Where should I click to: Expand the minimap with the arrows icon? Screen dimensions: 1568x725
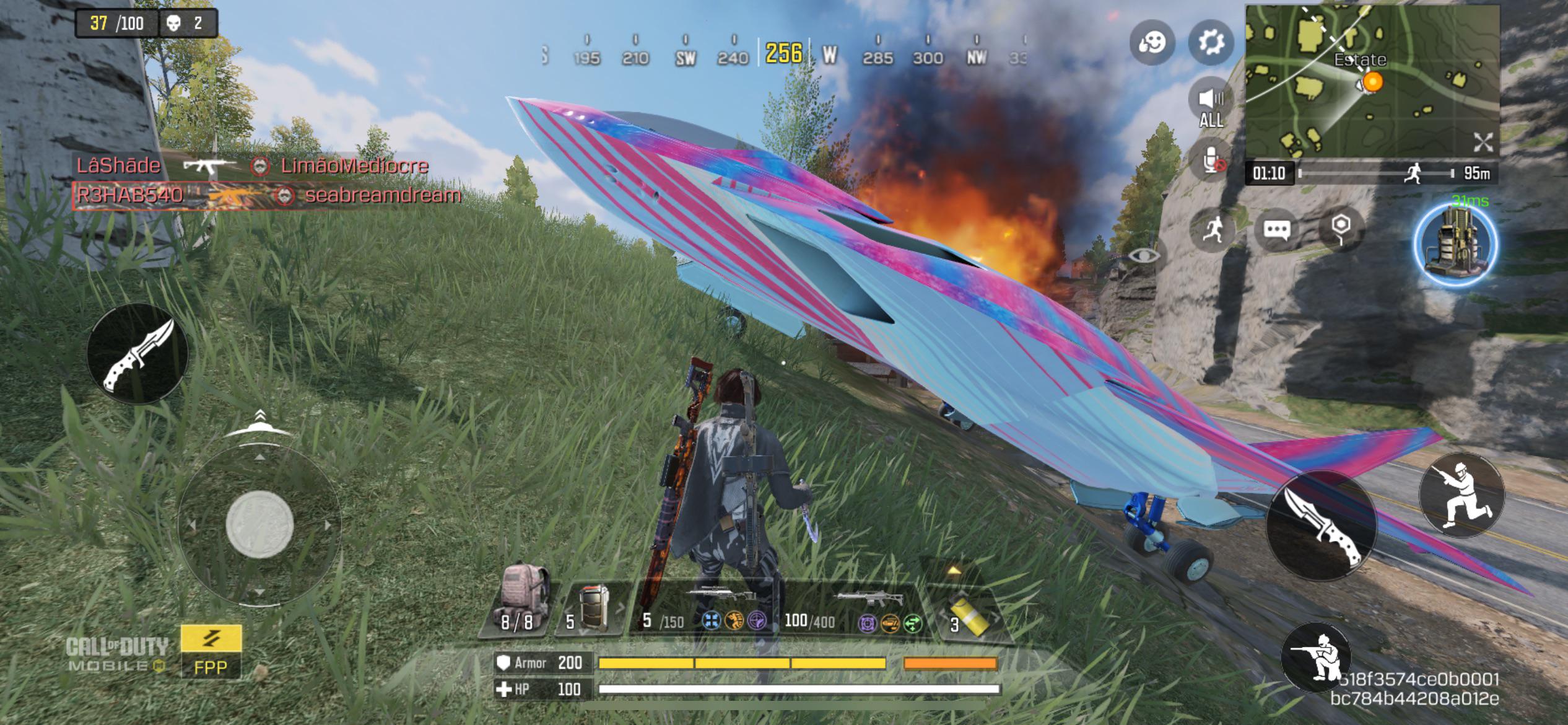[1483, 143]
